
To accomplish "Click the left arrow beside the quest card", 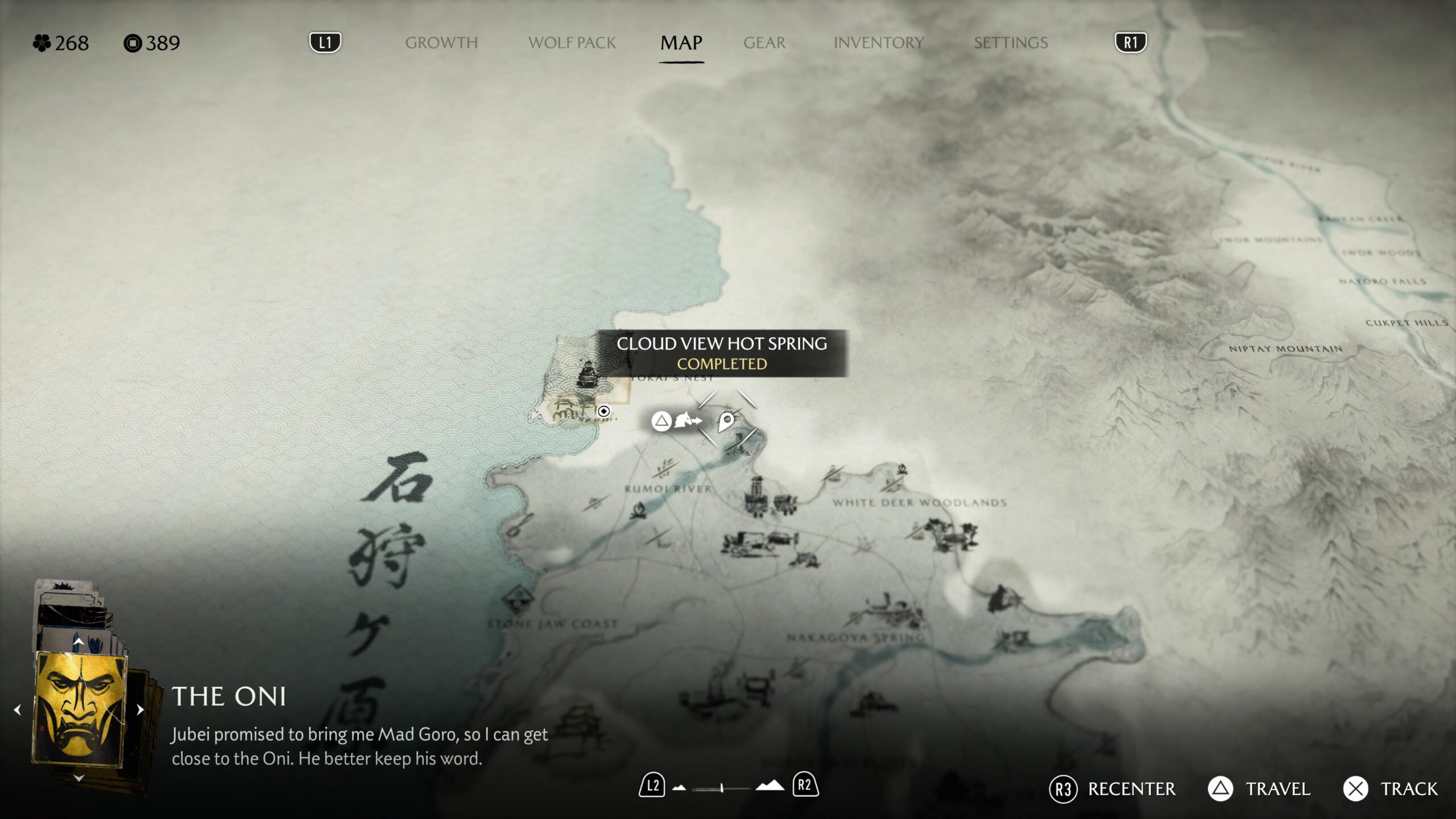I will [18, 709].
